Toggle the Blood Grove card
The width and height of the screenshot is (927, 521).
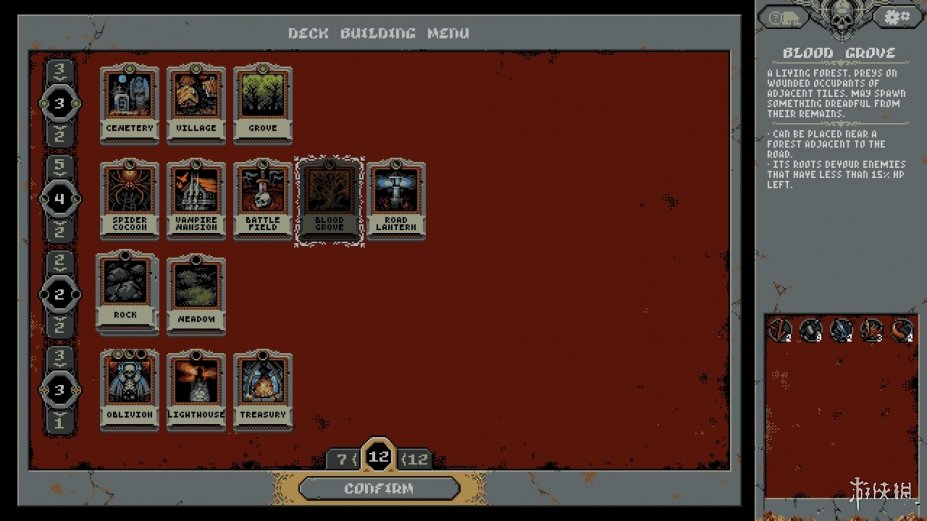click(329, 200)
